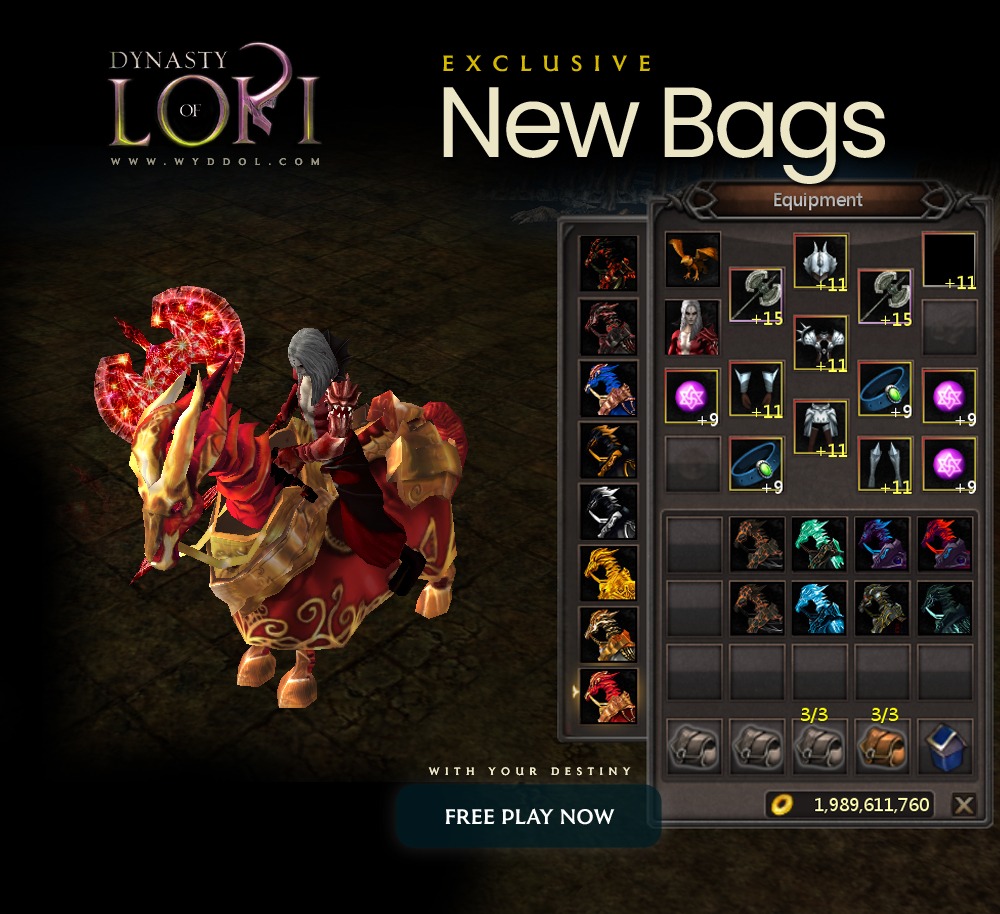The image size is (1000, 914).
Task: Choose the golden dragon in side list
Action: [609, 573]
